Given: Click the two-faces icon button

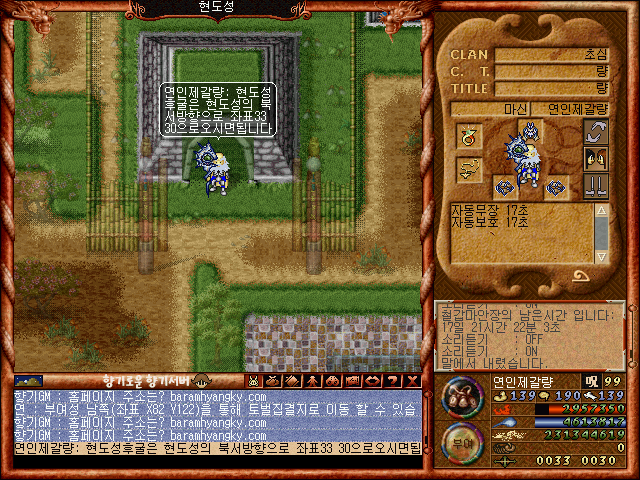Looking at the screenshot, I should click(x=597, y=158).
